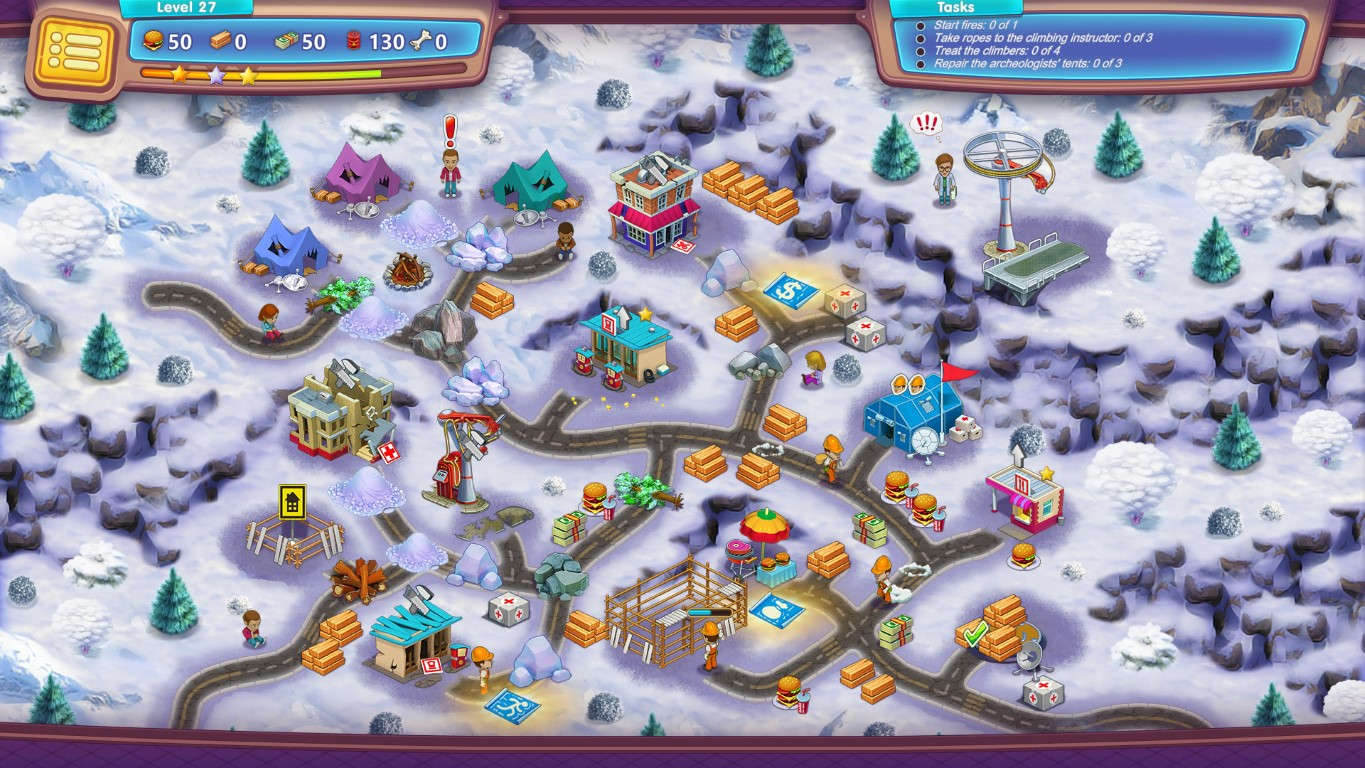Click the green checkmark marker
Screen dimensions: 1365x768
point(975,634)
